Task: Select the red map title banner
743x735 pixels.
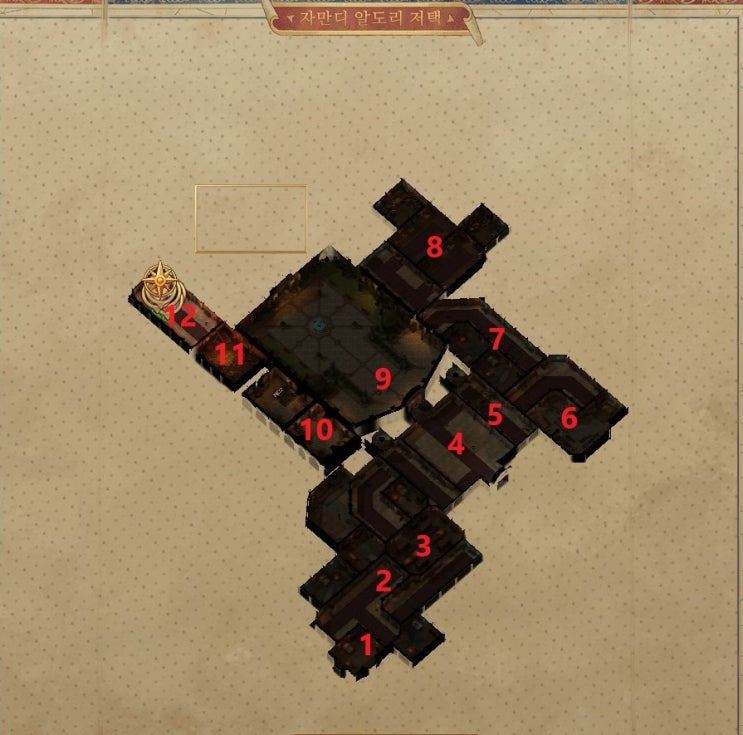Action: coord(371,18)
